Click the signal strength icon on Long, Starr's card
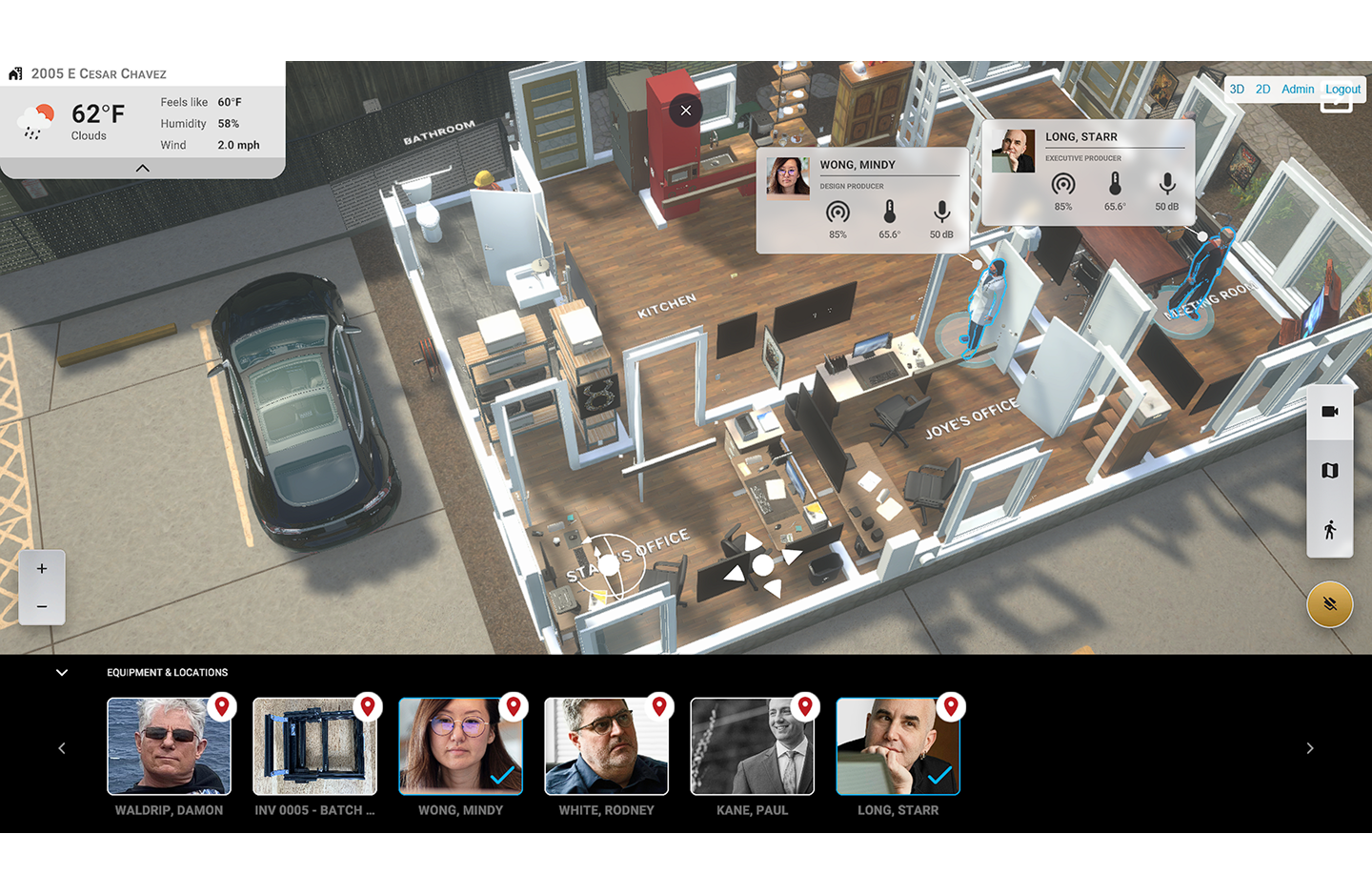The width and height of the screenshot is (1372, 895). click(1063, 184)
